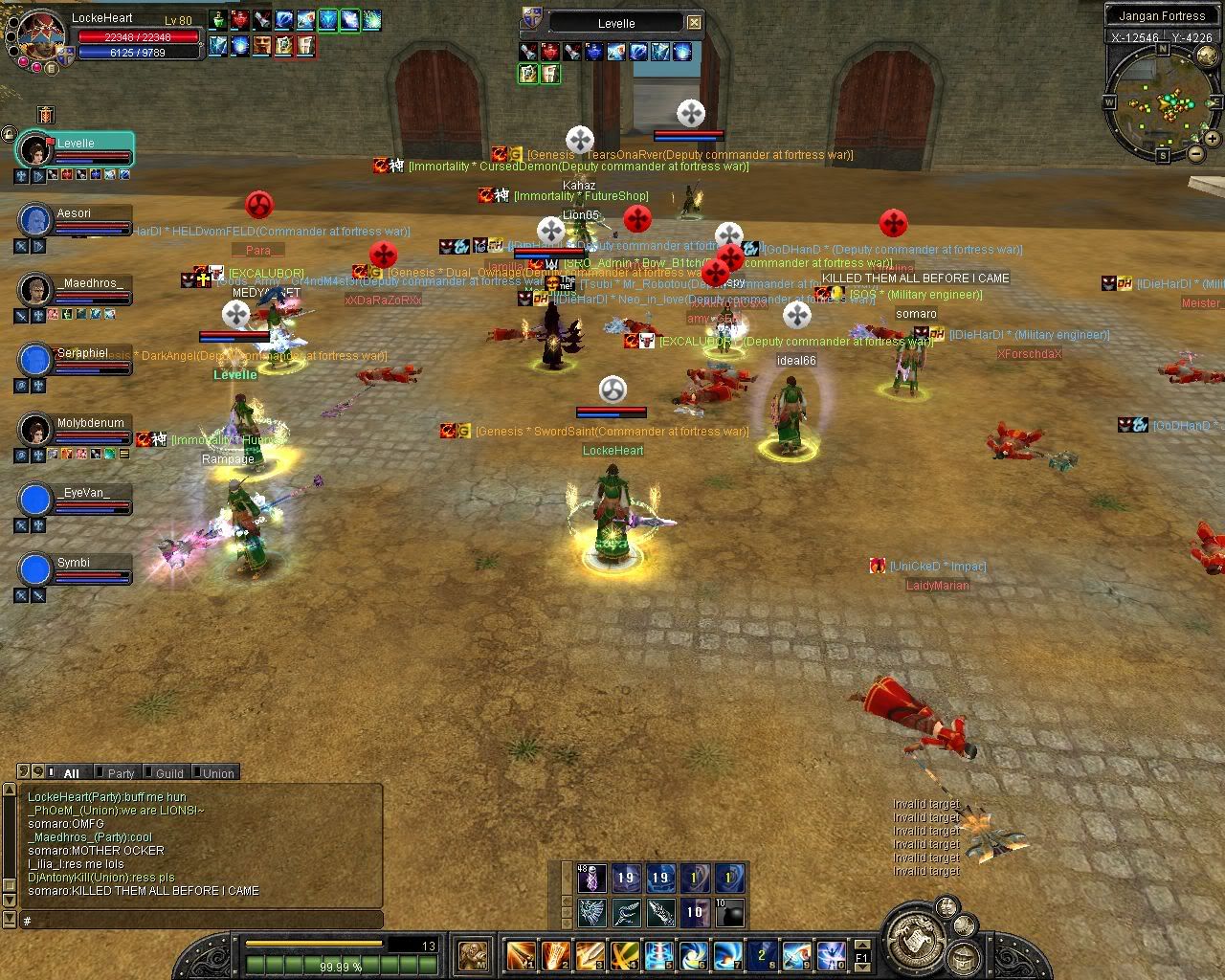
Task: Zoom in the minimap with plus button
Action: (1214, 140)
